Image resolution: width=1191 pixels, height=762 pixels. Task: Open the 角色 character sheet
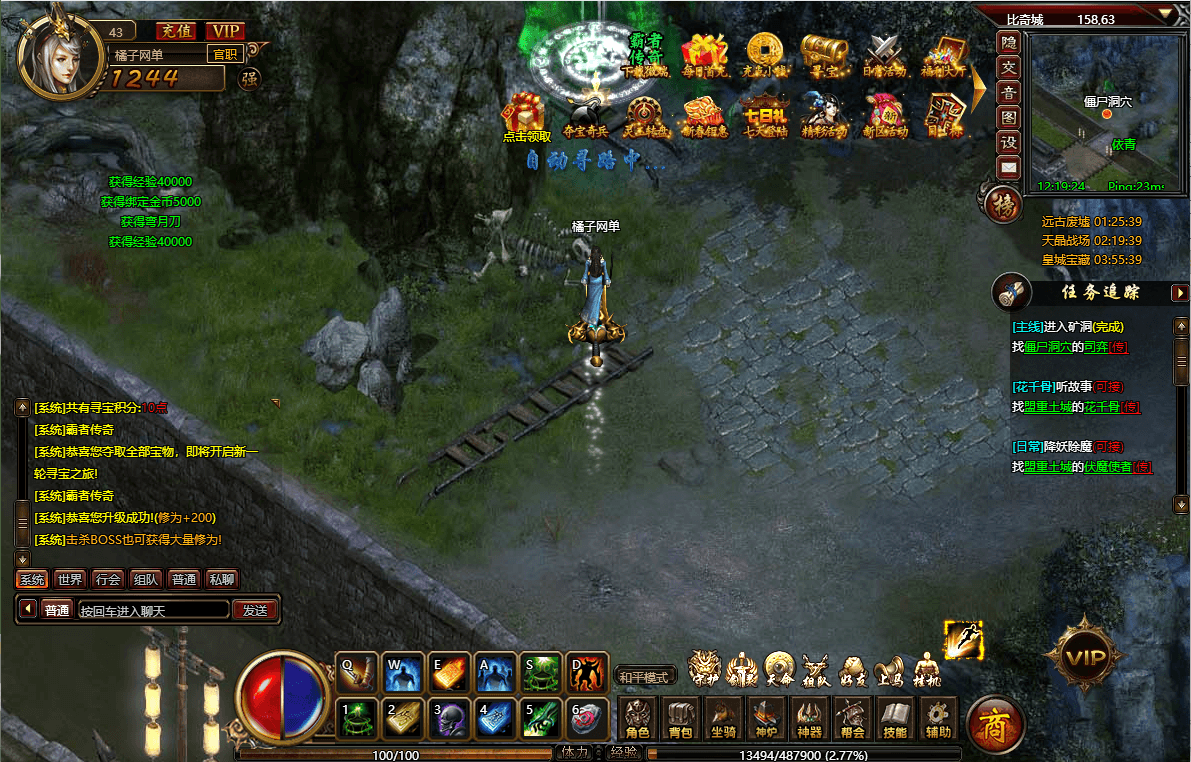coord(637,718)
